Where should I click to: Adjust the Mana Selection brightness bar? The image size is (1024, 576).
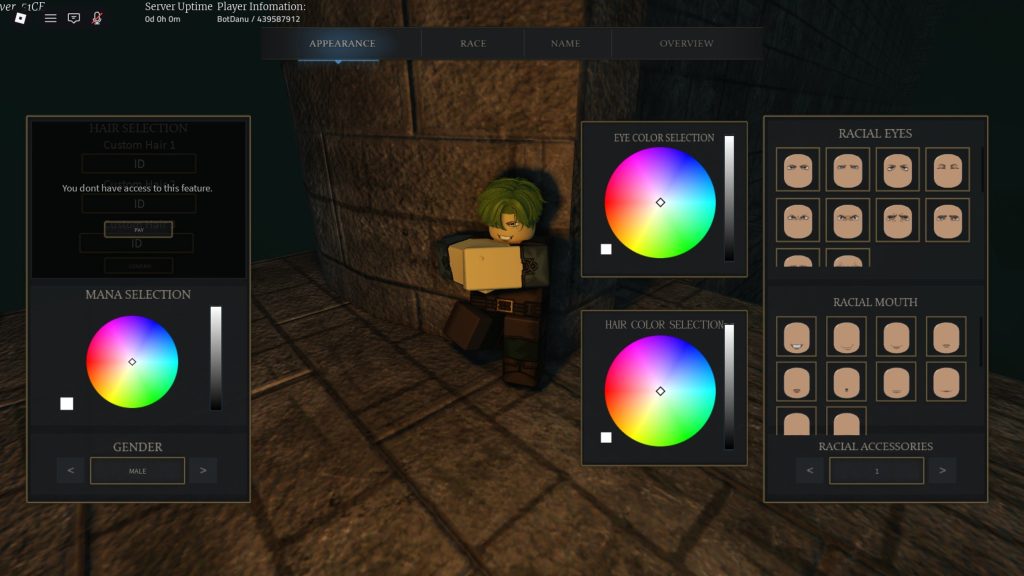216,358
